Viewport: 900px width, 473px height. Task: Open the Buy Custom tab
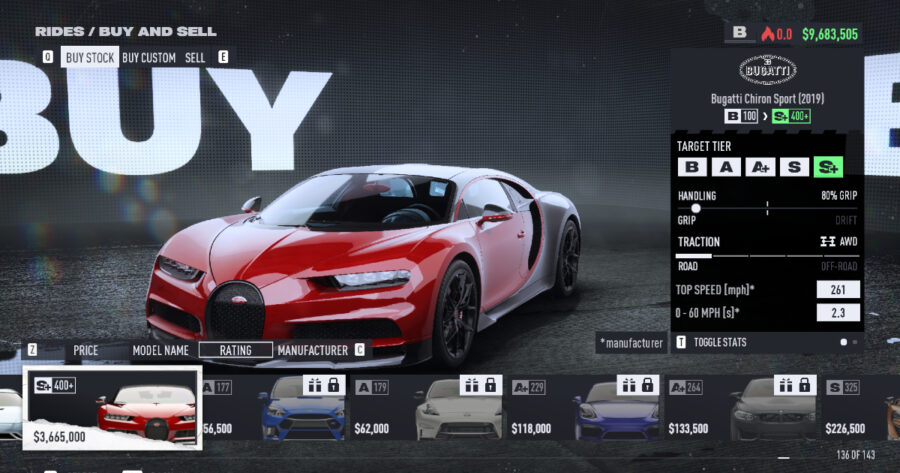coord(149,58)
